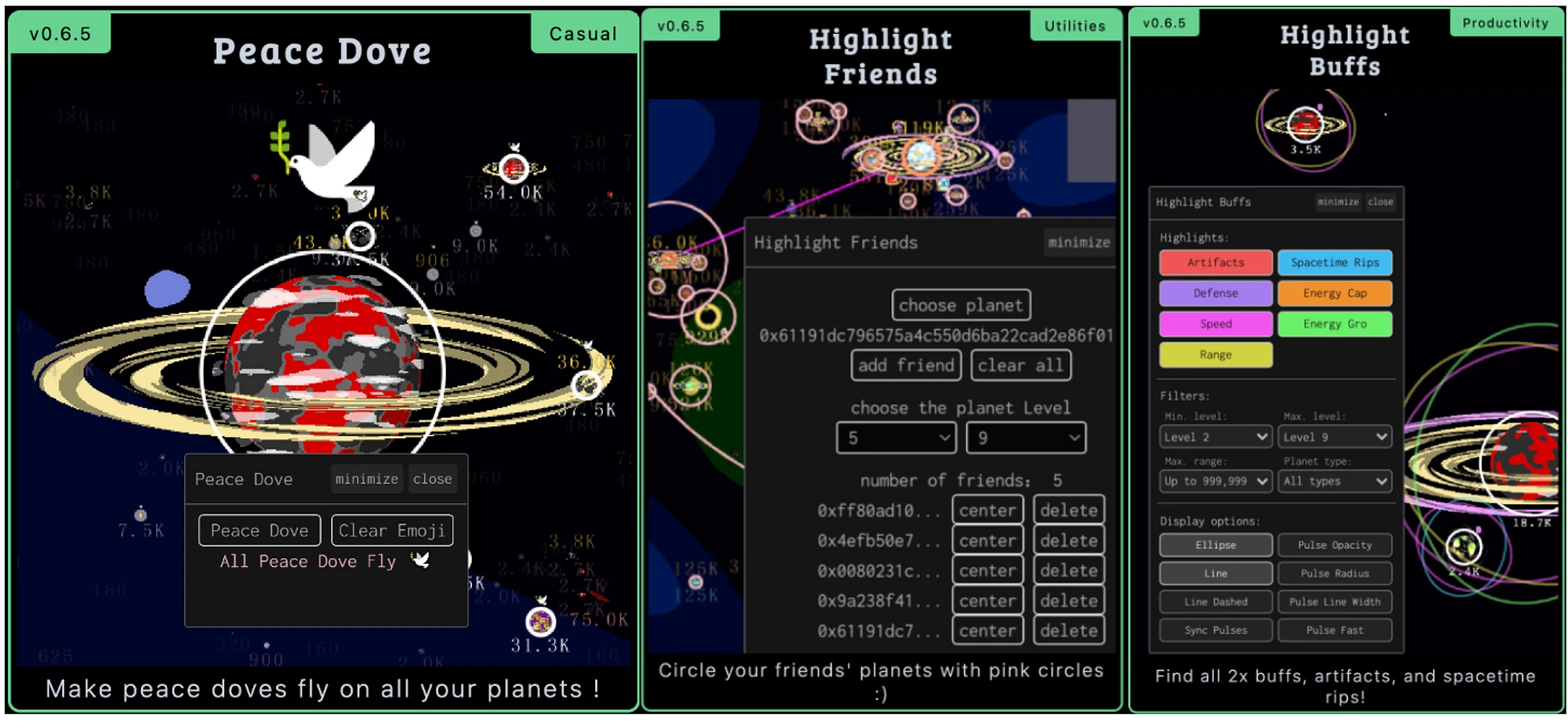Close the Peace Dove panel

[432, 478]
